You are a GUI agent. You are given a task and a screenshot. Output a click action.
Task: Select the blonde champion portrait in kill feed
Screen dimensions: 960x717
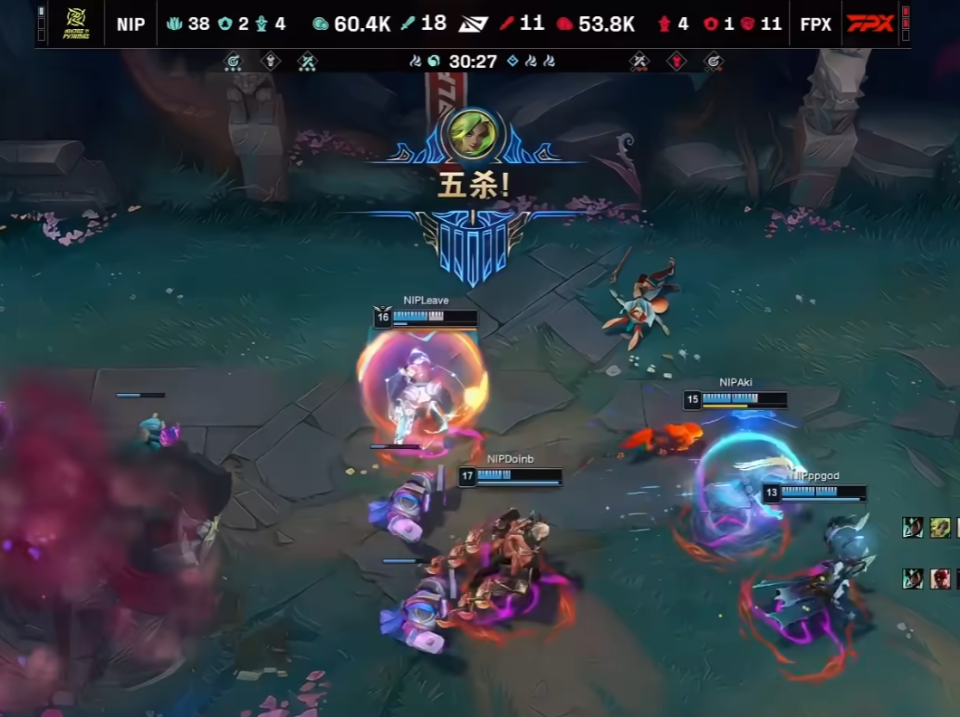tap(940, 527)
